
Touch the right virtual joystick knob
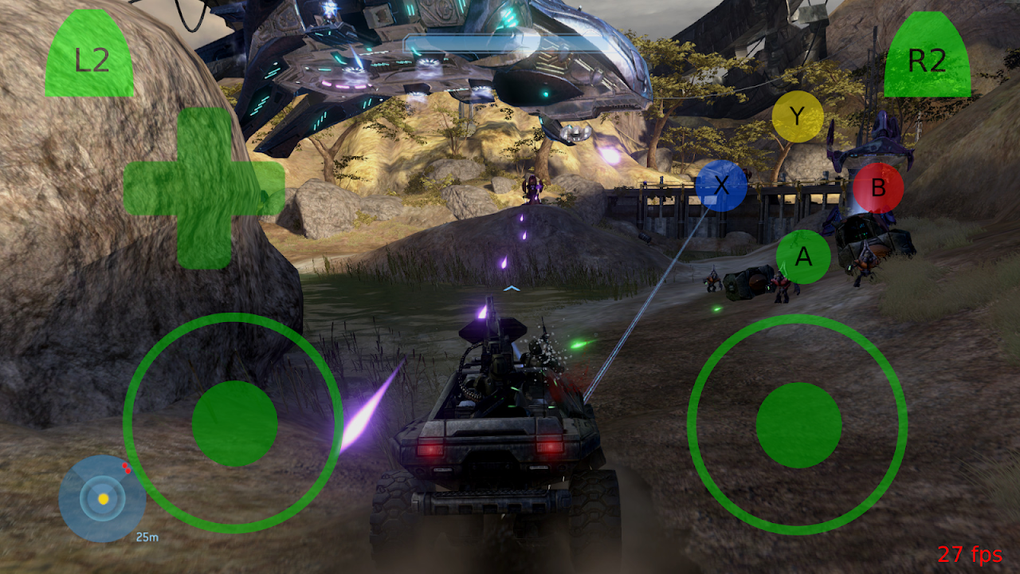pos(798,424)
